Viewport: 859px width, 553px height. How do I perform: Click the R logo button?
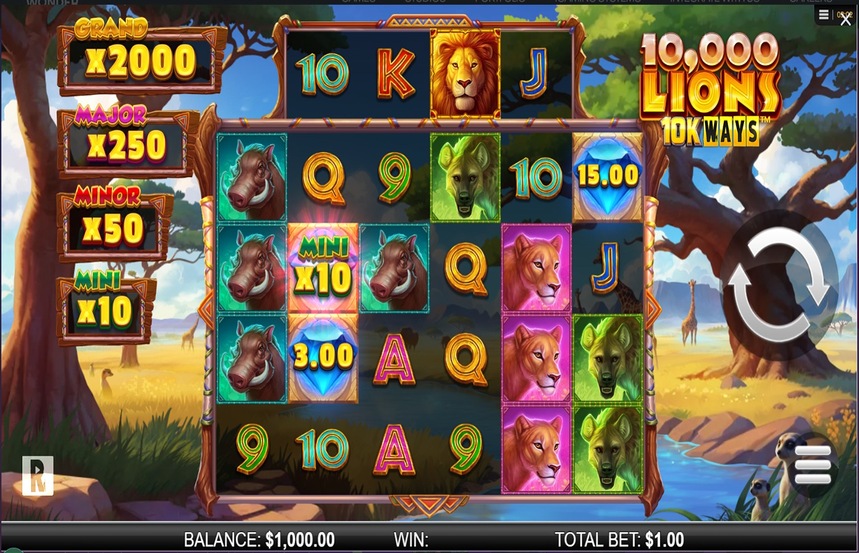pyautogui.click(x=37, y=476)
